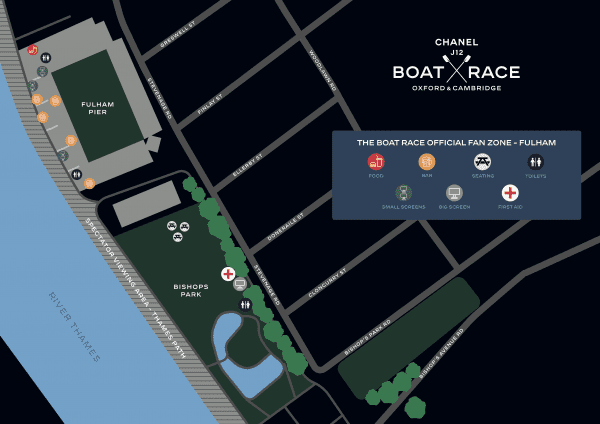Choose the Seating legend entry

click(482, 161)
